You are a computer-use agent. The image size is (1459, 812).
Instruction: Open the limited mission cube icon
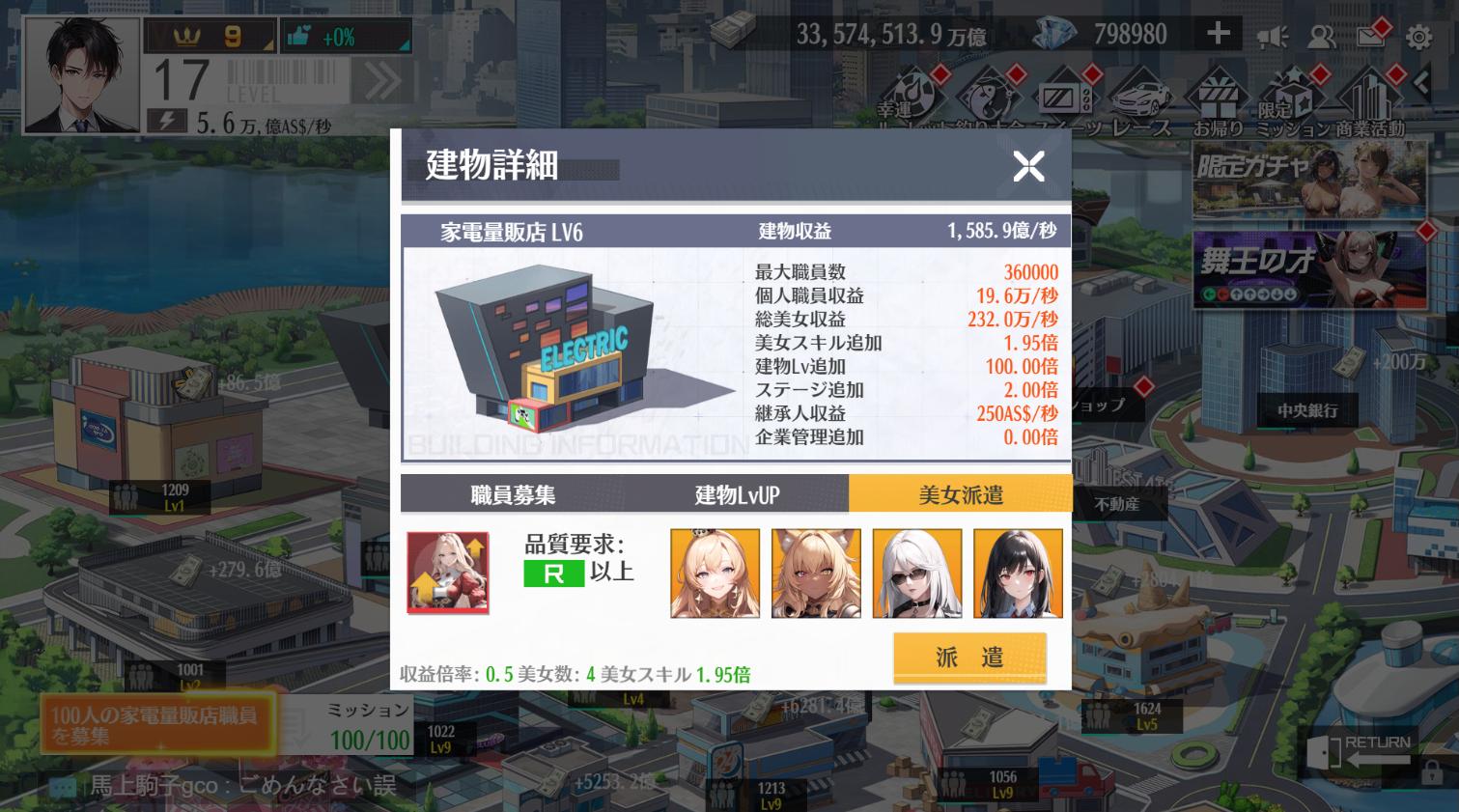[1292, 97]
